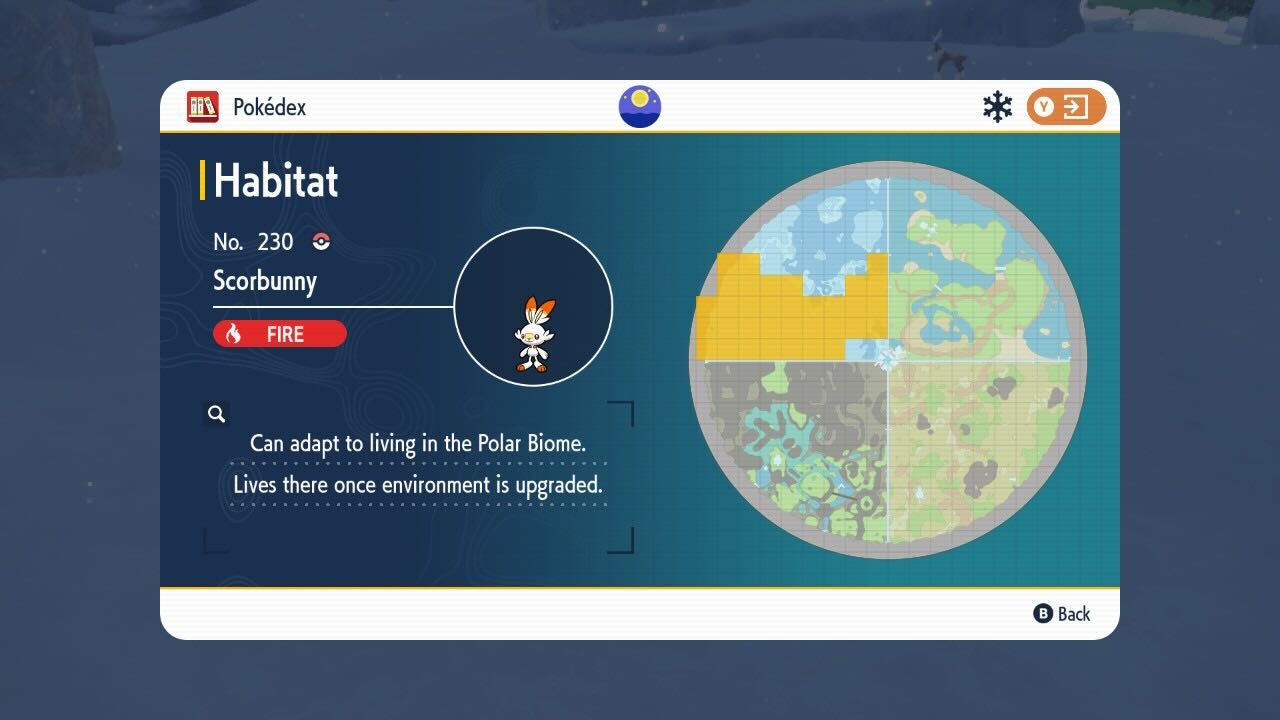
Task: Select the Scorbunny portrait circle
Action: (533, 306)
